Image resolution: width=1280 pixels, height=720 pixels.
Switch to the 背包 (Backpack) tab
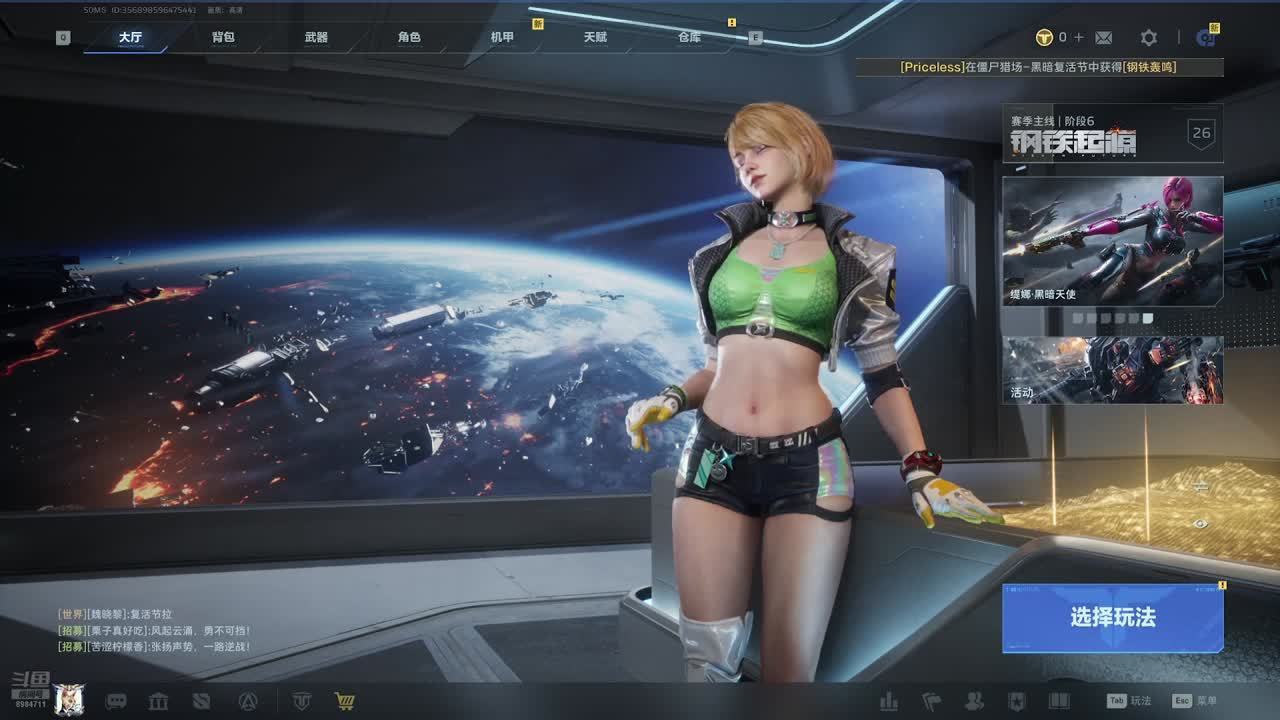pos(223,38)
